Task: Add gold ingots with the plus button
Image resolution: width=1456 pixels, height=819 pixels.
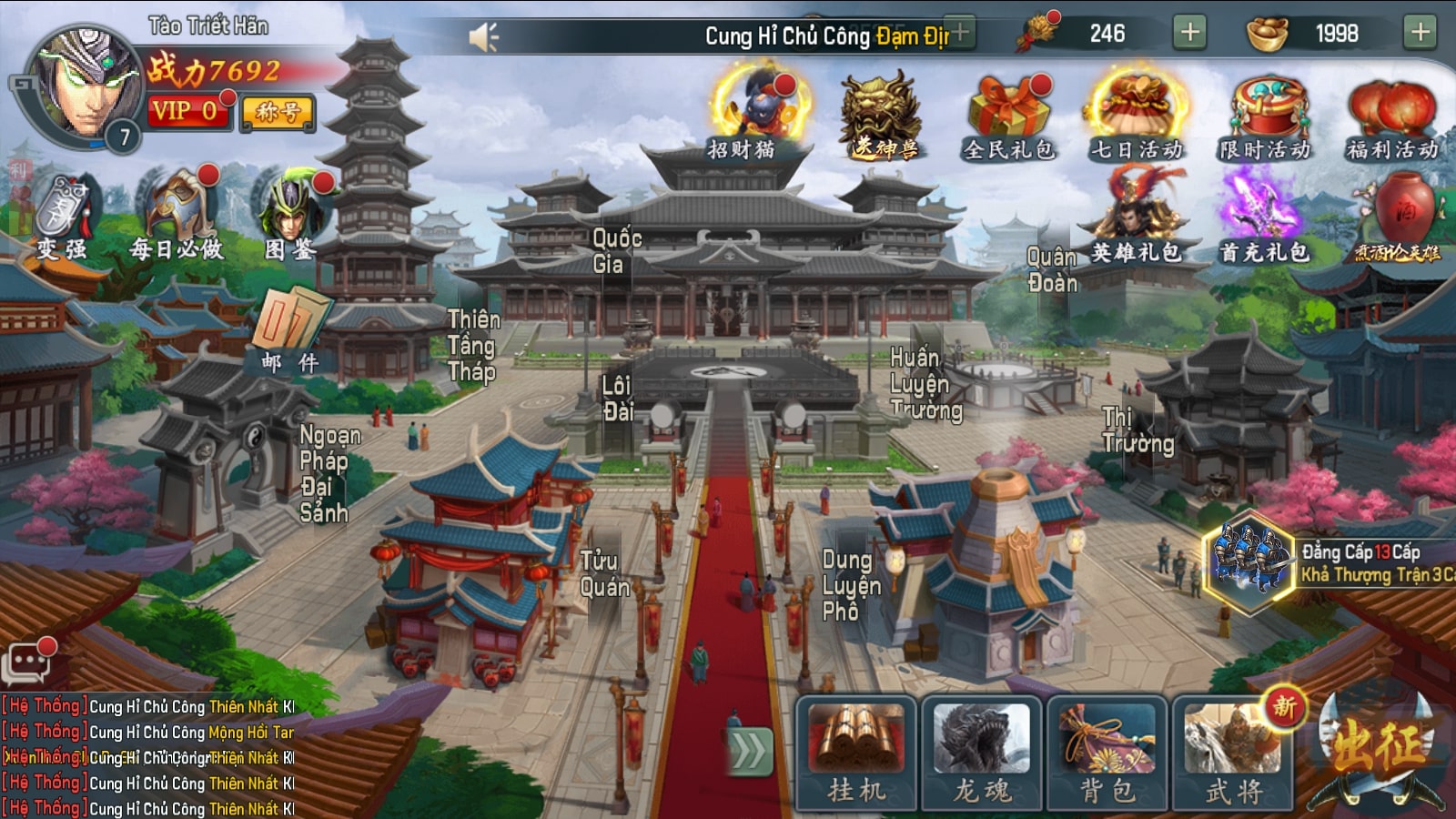Action: click(x=1420, y=33)
